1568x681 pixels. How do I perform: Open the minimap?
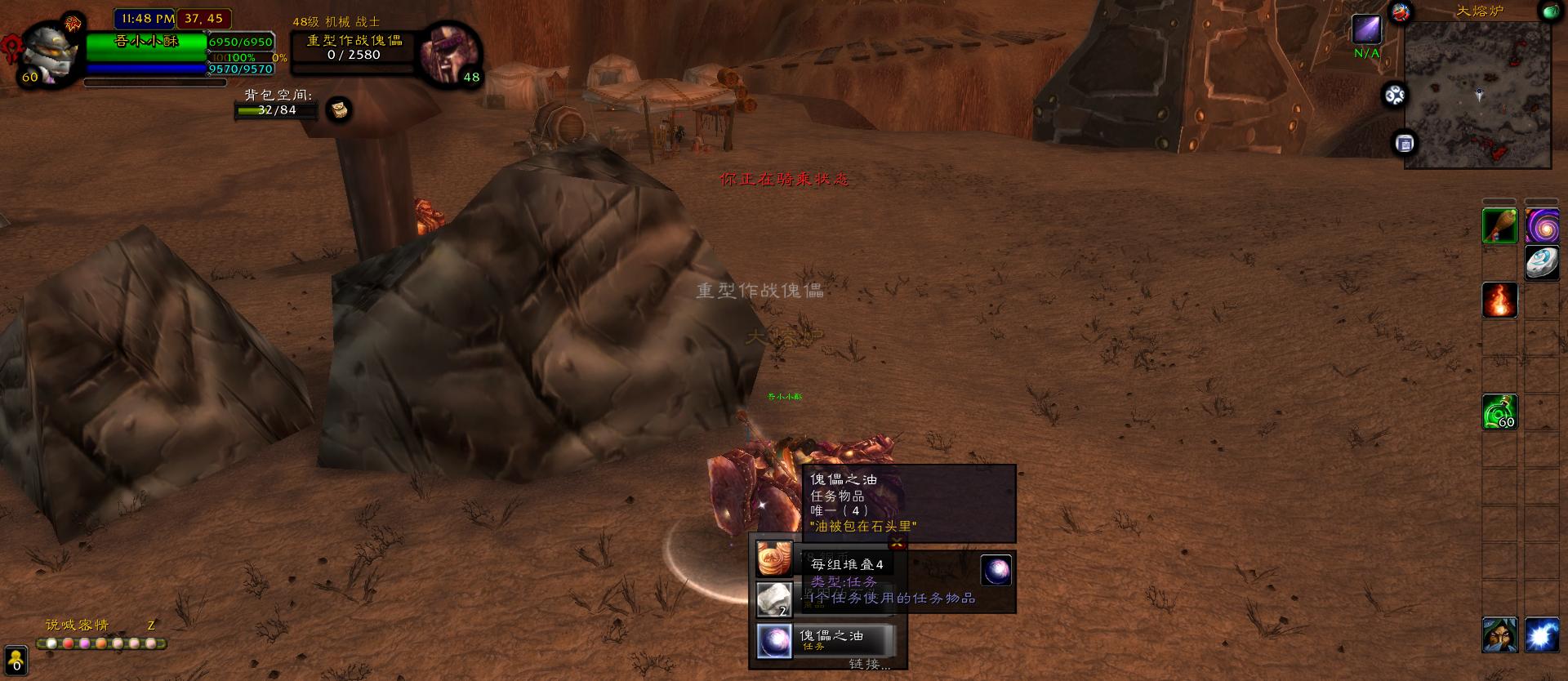(1477, 95)
